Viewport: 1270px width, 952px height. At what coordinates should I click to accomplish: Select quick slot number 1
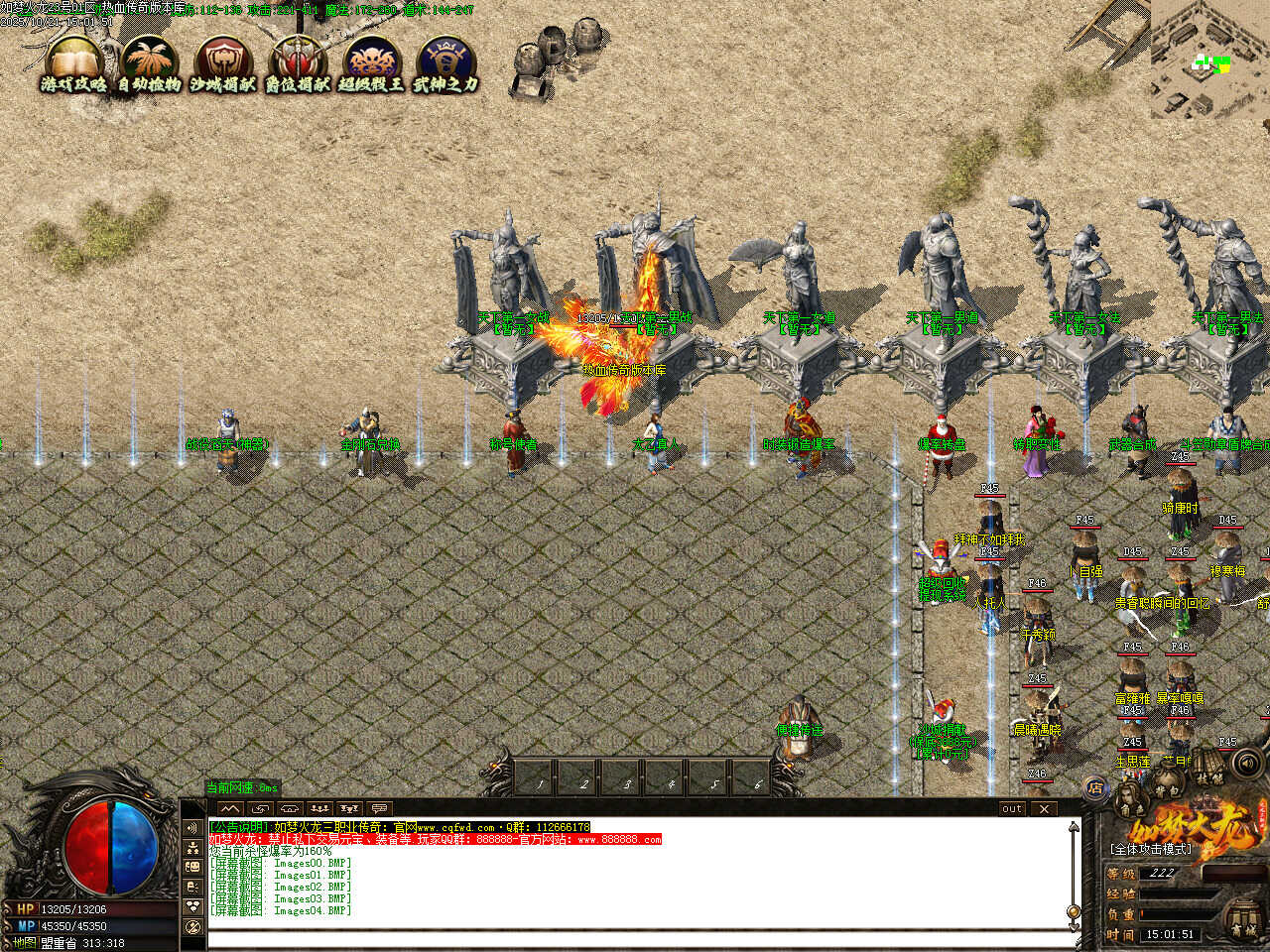[541, 778]
